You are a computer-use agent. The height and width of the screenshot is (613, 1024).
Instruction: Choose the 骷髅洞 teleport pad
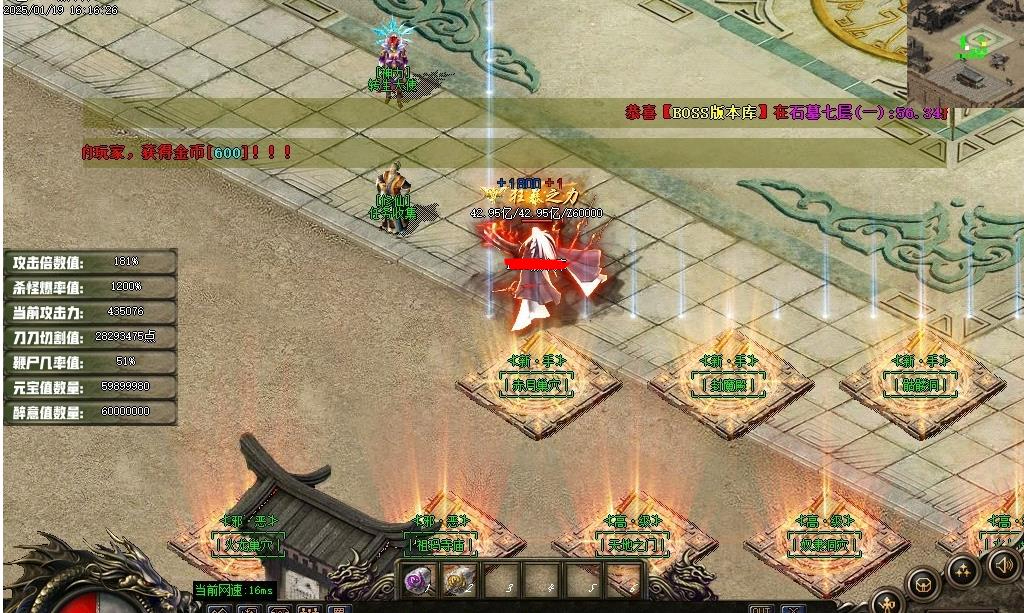pos(922,384)
